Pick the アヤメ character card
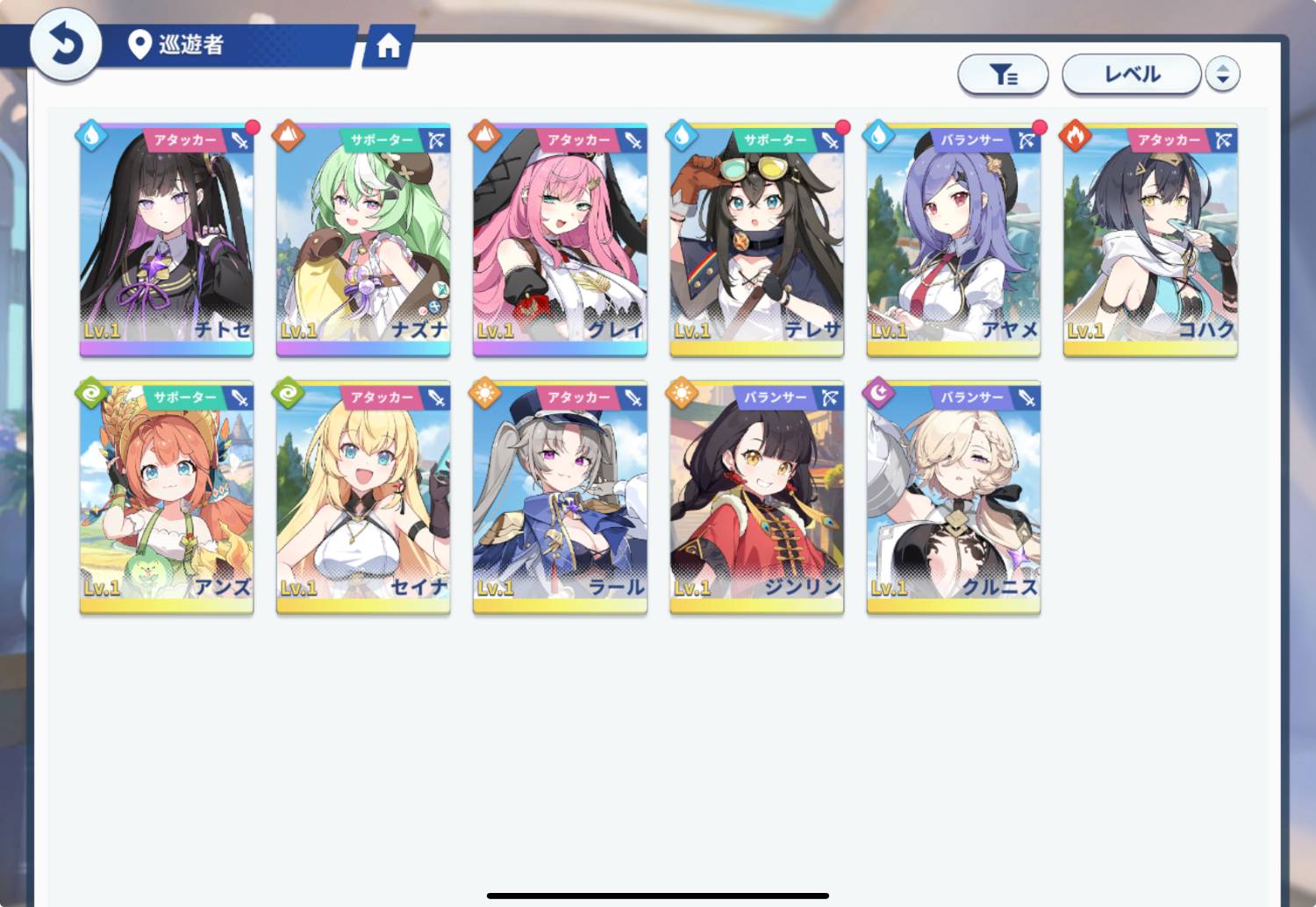The height and width of the screenshot is (907, 1316). point(953,239)
